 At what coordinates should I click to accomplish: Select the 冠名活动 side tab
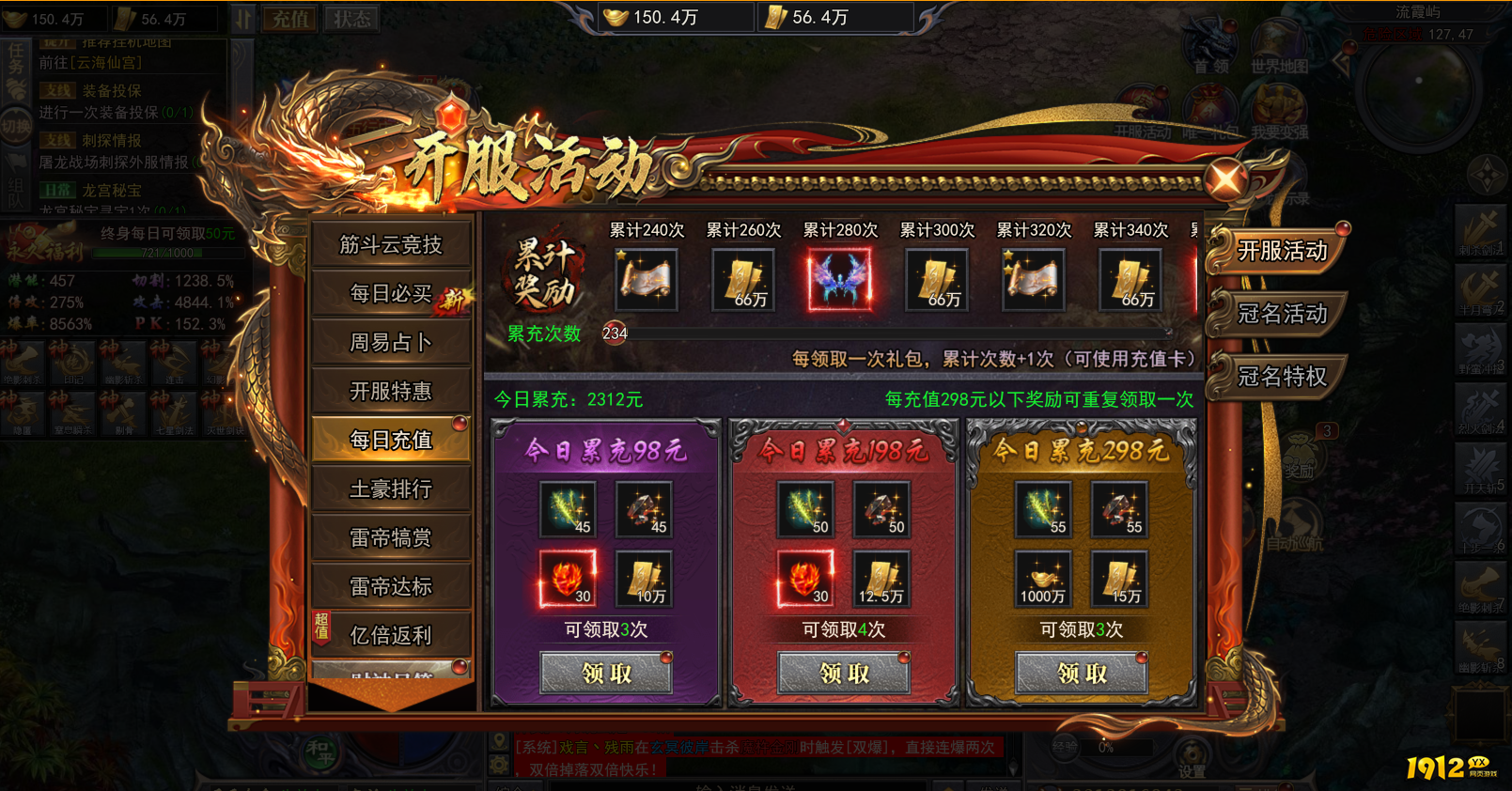point(1282,315)
